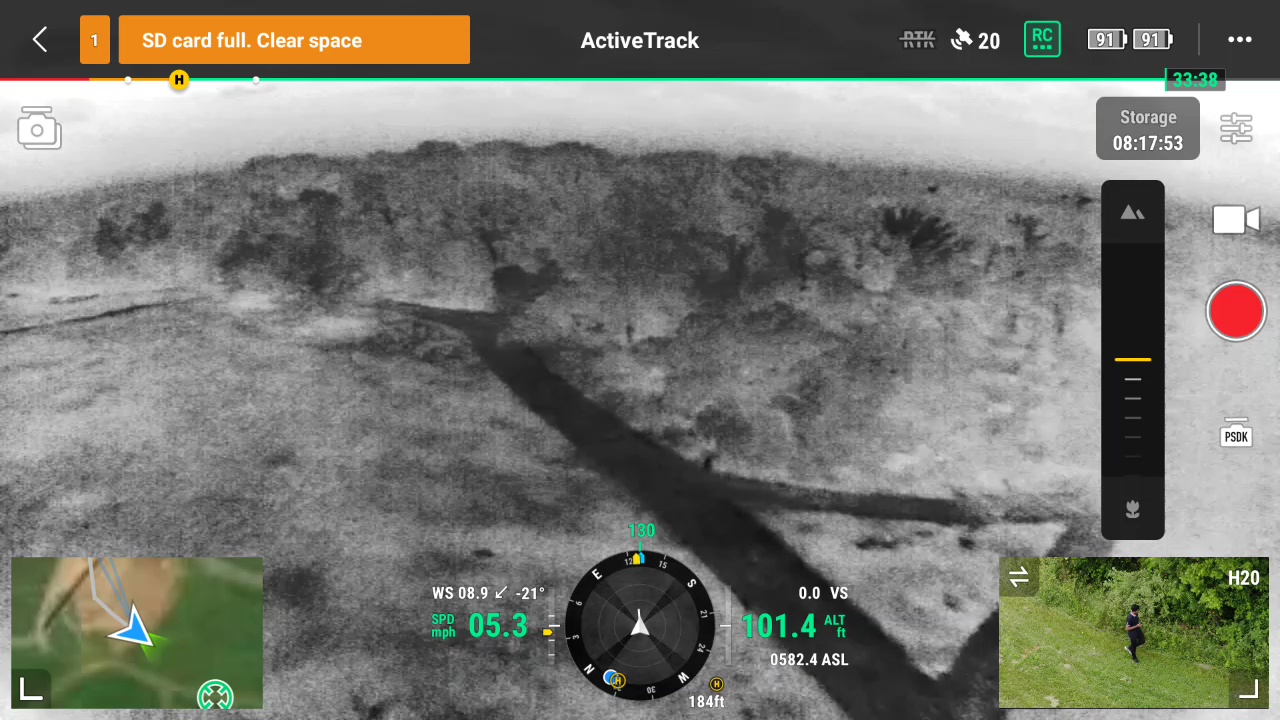1280x720 pixels.
Task: Open the RC signal strength indicator
Action: pyautogui.click(x=1042, y=40)
